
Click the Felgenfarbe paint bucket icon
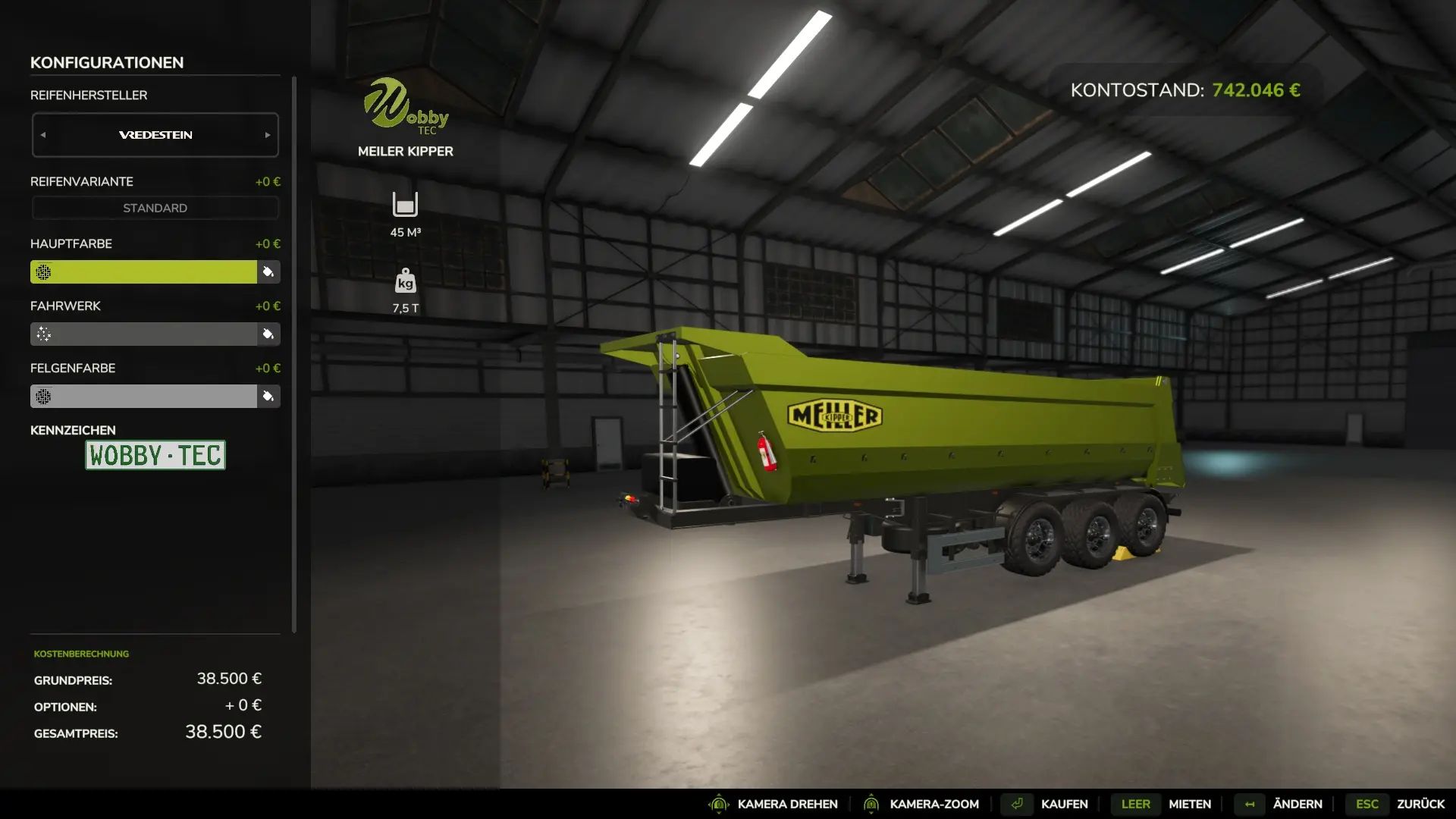[x=269, y=396]
